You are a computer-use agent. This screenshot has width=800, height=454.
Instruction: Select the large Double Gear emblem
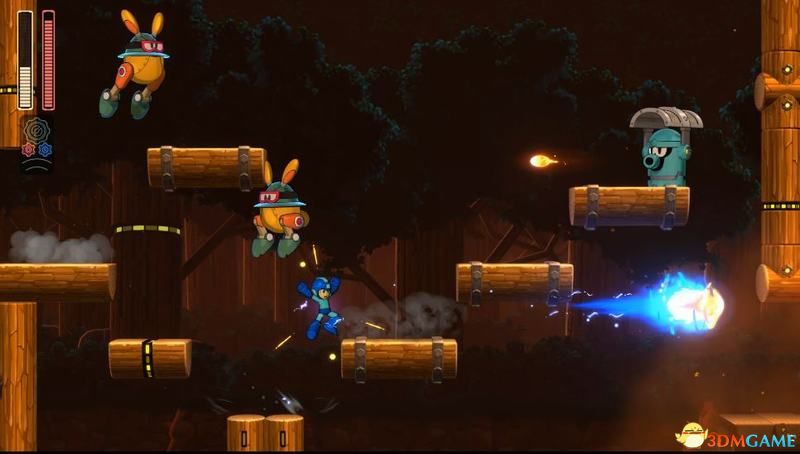tap(37, 131)
